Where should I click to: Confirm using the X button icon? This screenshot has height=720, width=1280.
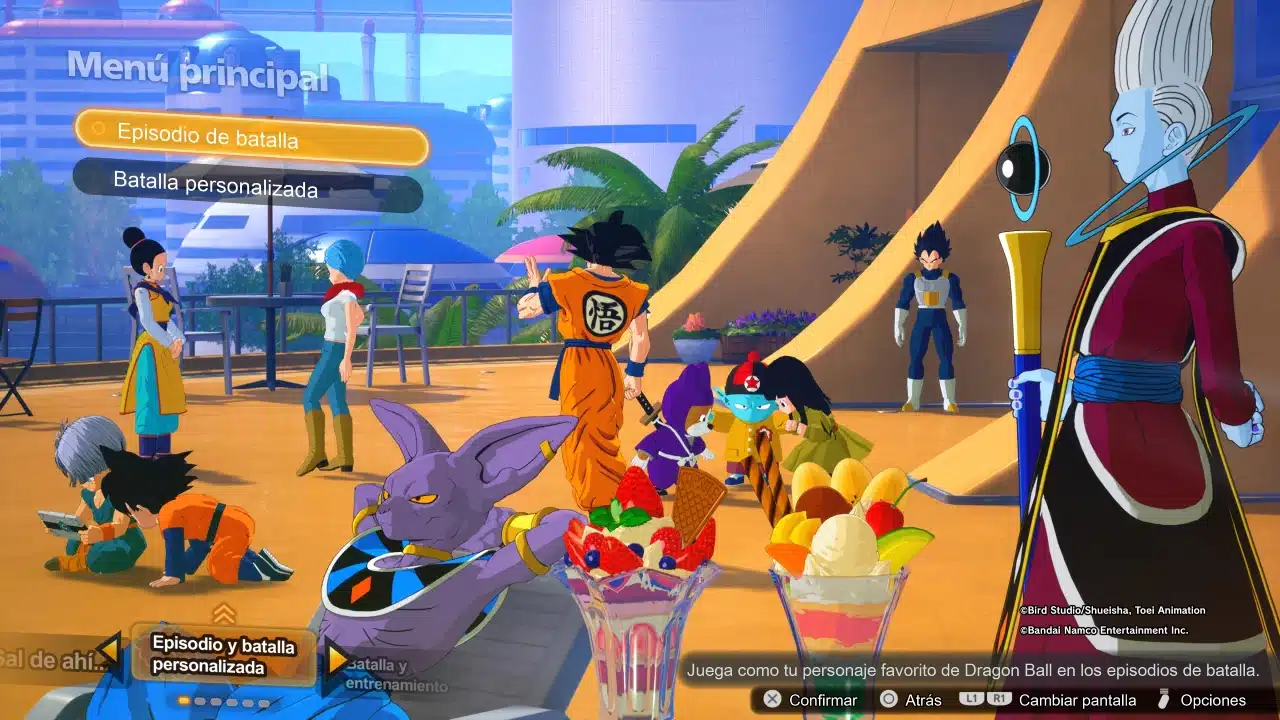click(772, 699)
